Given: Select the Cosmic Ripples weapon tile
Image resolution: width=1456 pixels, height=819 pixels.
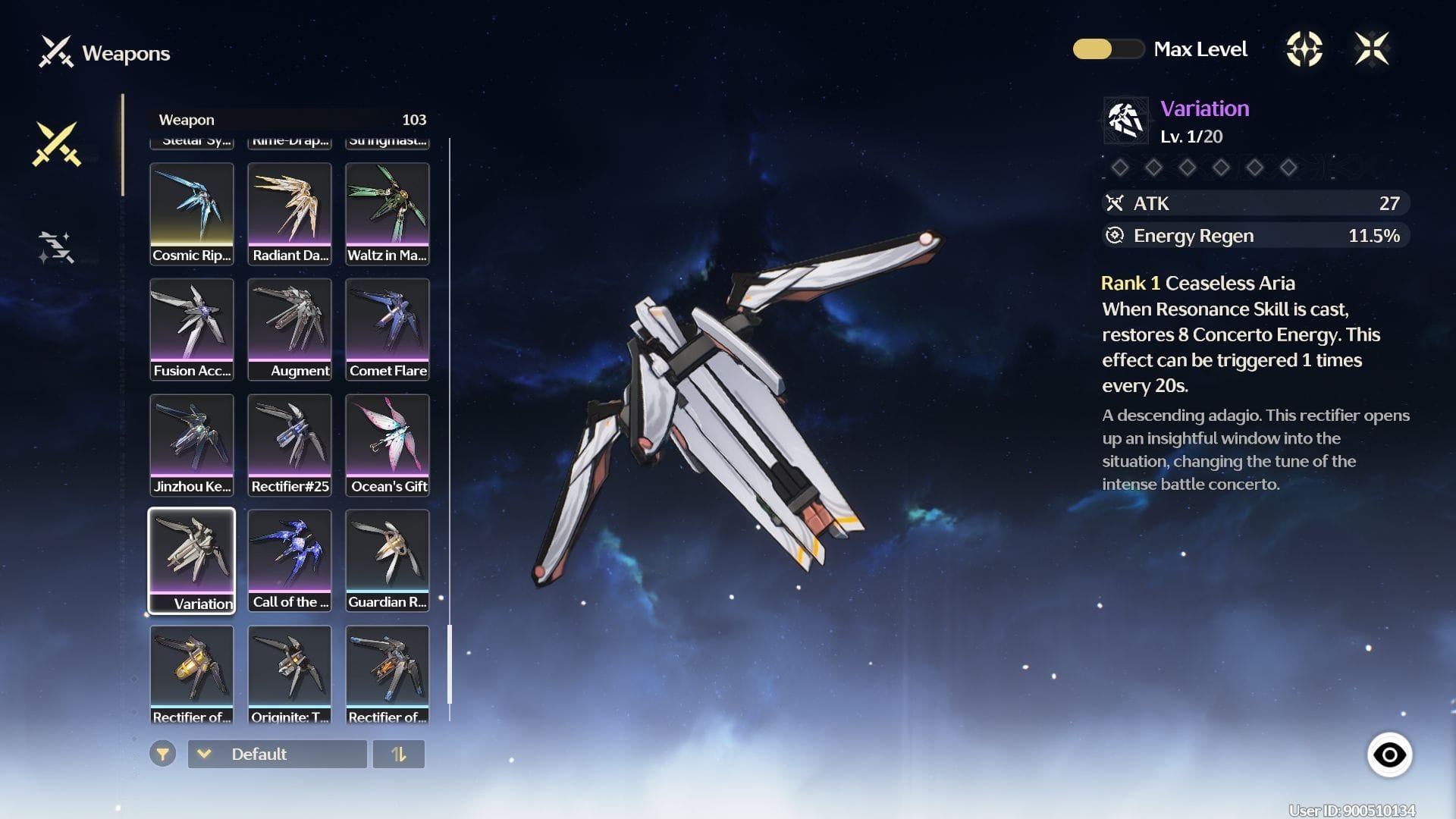Looking at the screenshot, I should click(192, 214).
